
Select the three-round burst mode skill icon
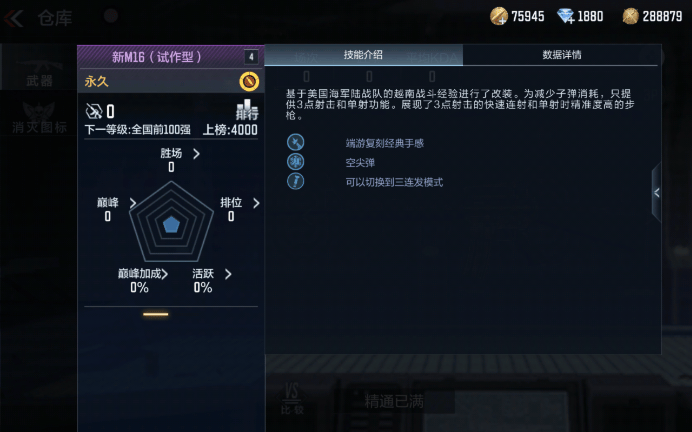coord(295,182)
